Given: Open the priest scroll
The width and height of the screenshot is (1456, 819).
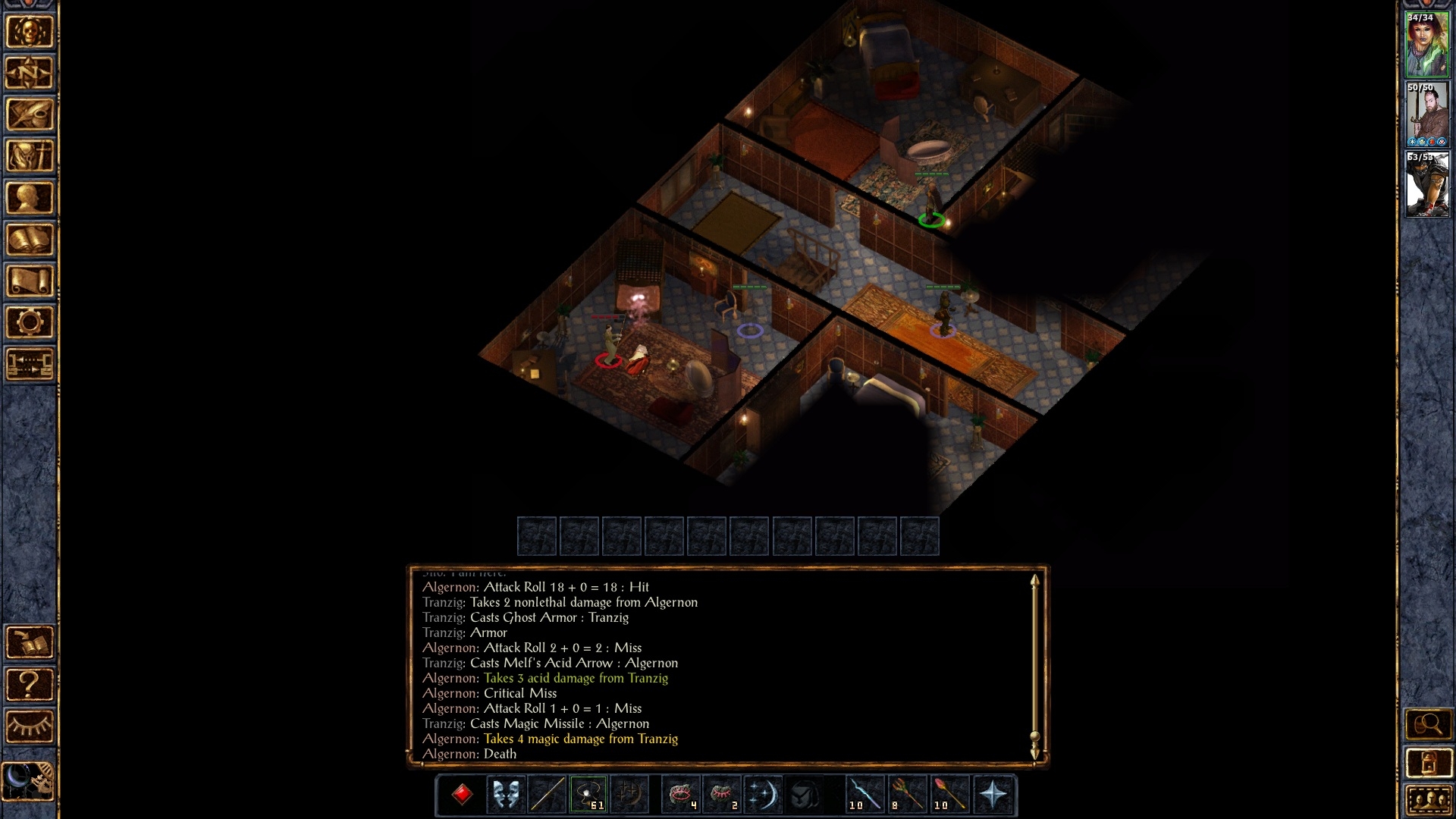Looking at the screenshot, I should click(30, 281).
